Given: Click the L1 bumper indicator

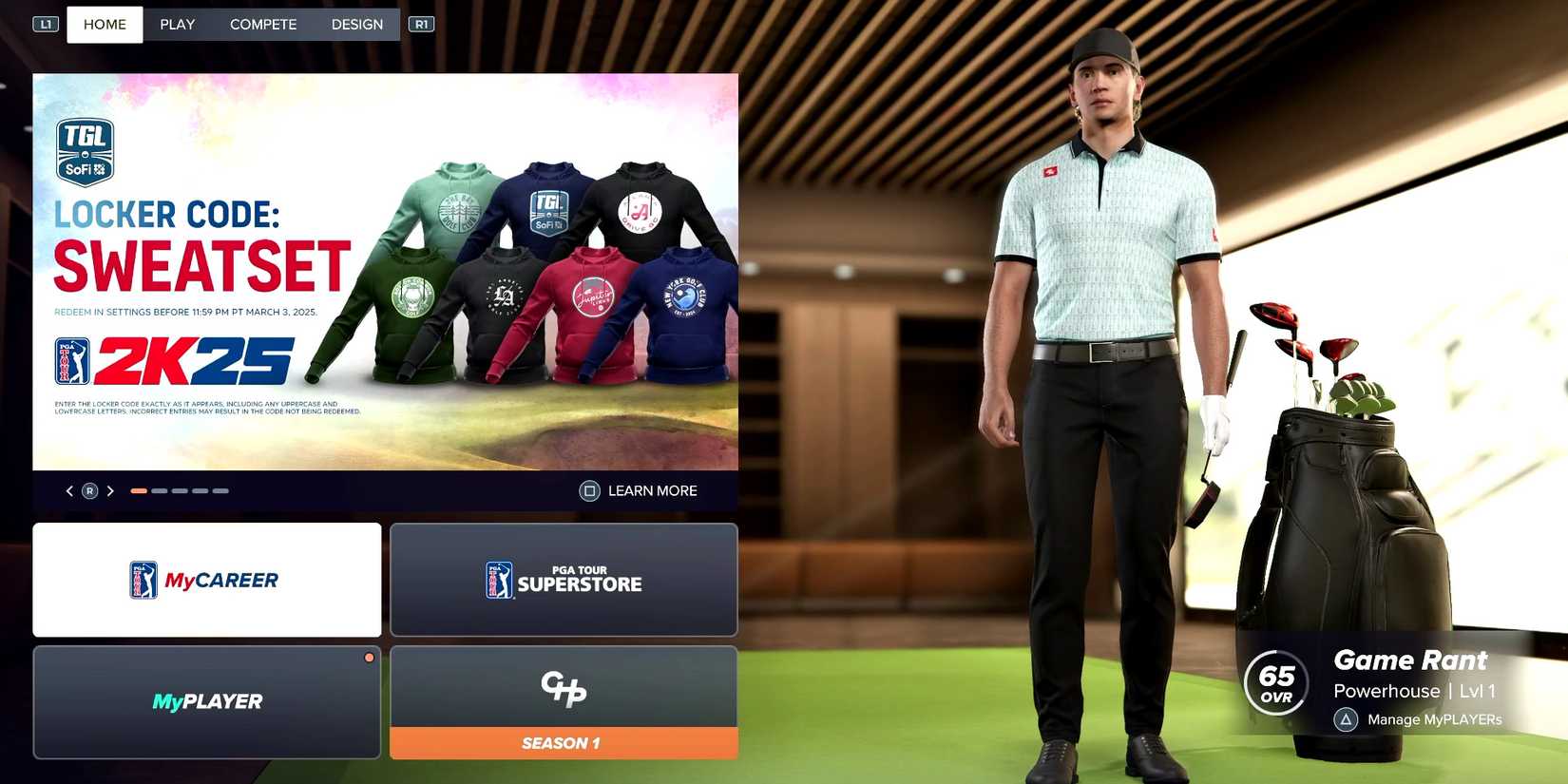Looking at the screenshot, I should click(x=45, y=23).
